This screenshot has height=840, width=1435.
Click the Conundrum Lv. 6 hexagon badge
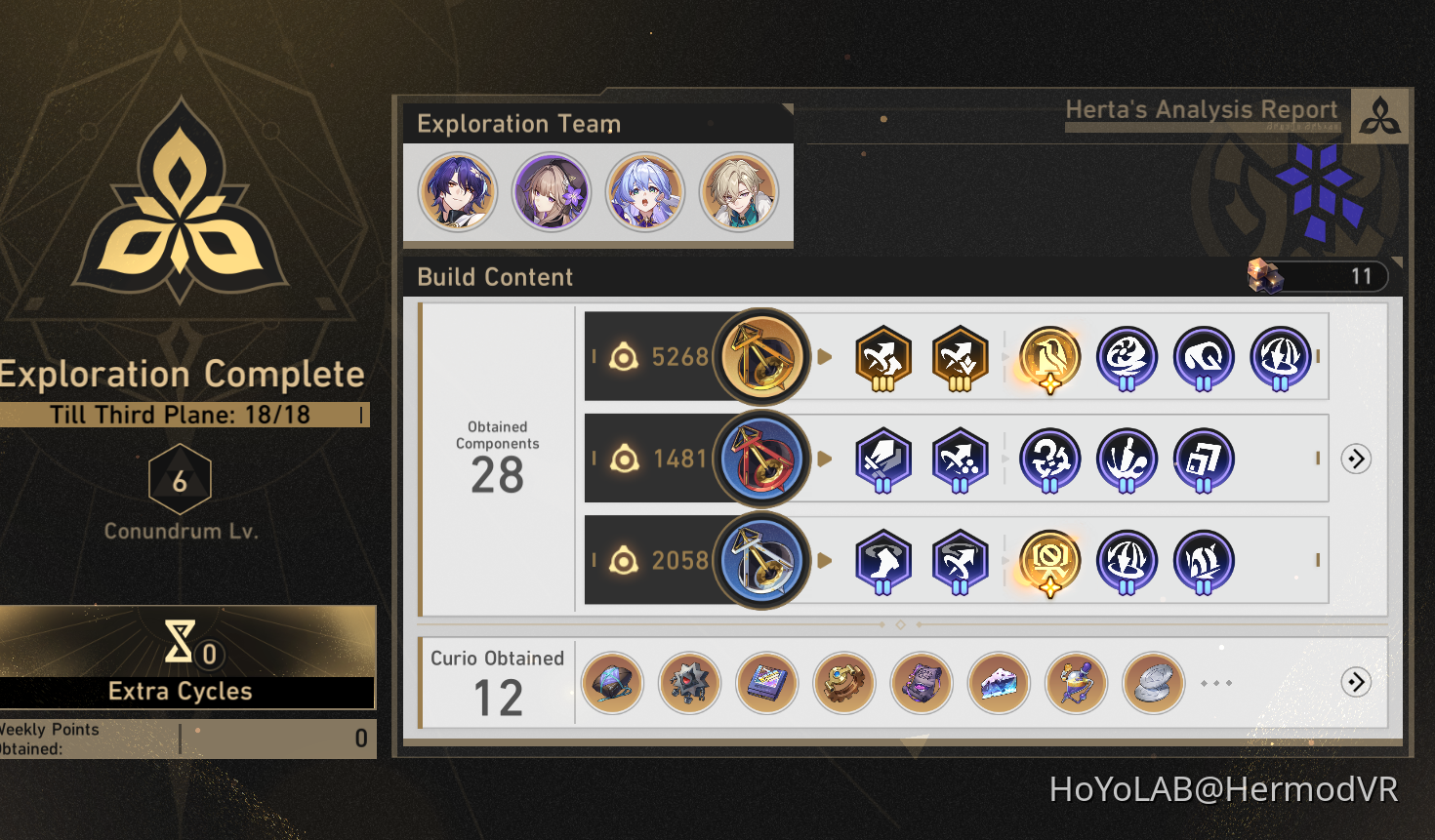point(180,478)
